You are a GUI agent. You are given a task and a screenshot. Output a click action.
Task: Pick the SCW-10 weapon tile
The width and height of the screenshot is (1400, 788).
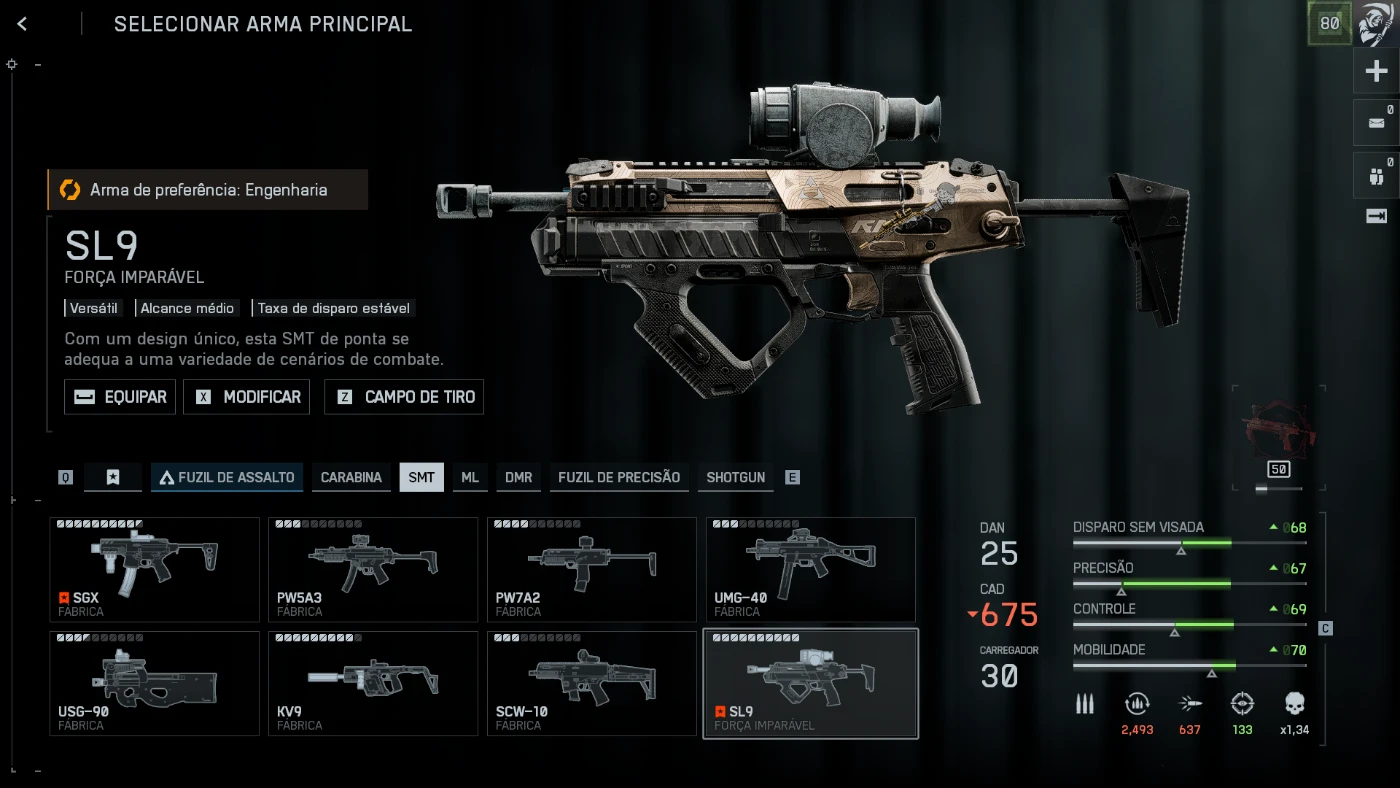tap(592, 683)
